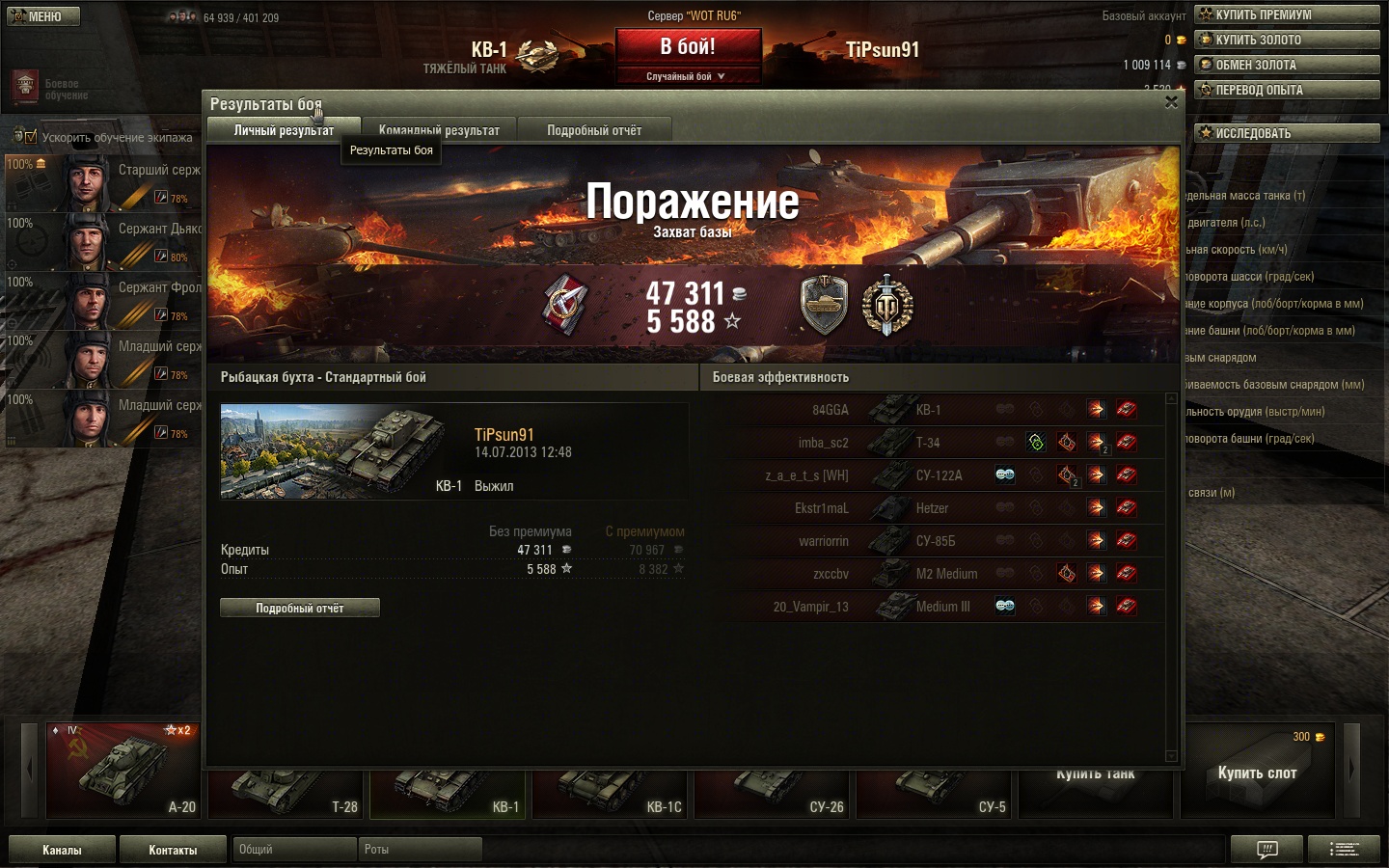
Task: Open Обмен золота exchange
Action: coord(1287,65)
